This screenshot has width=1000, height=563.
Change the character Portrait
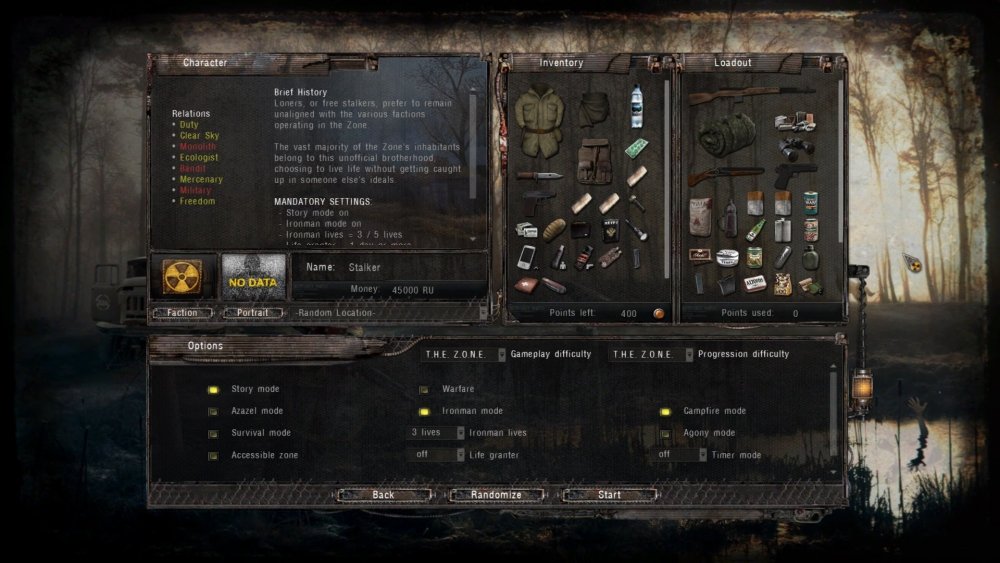[252, 313]
